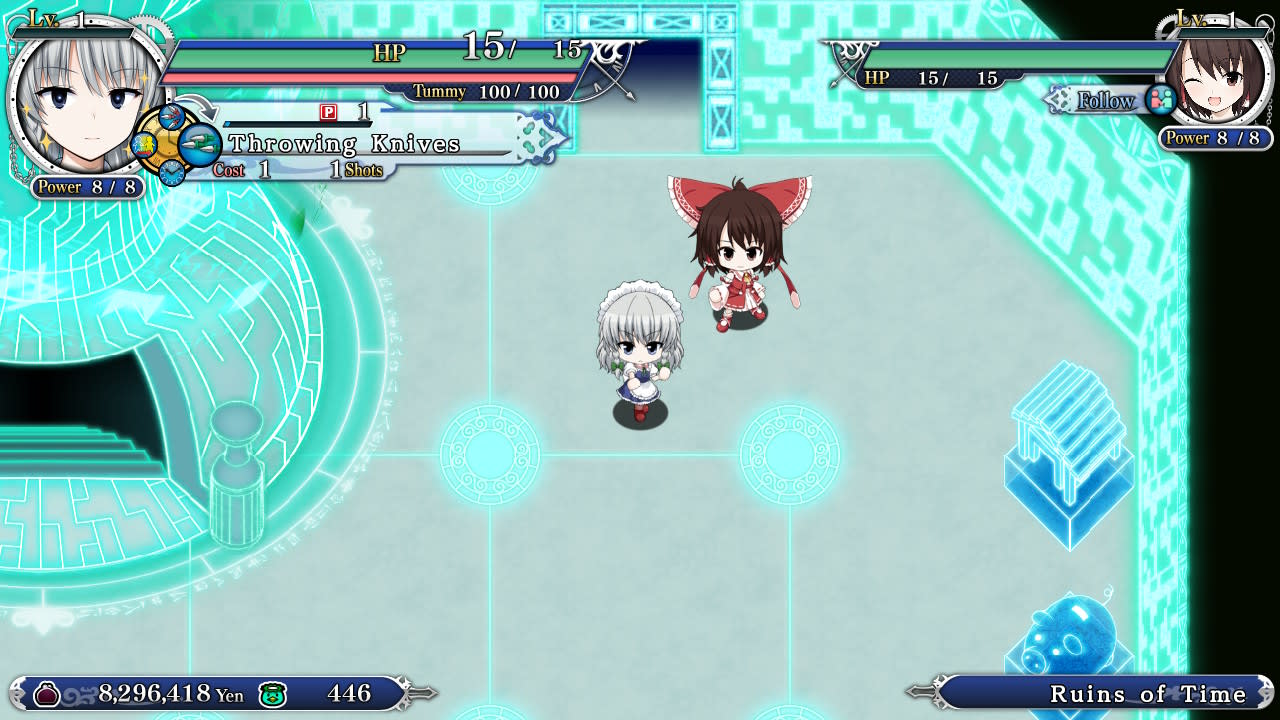
Task: Select the Throwing Knives skill icon
Action: tap(200, 144)
